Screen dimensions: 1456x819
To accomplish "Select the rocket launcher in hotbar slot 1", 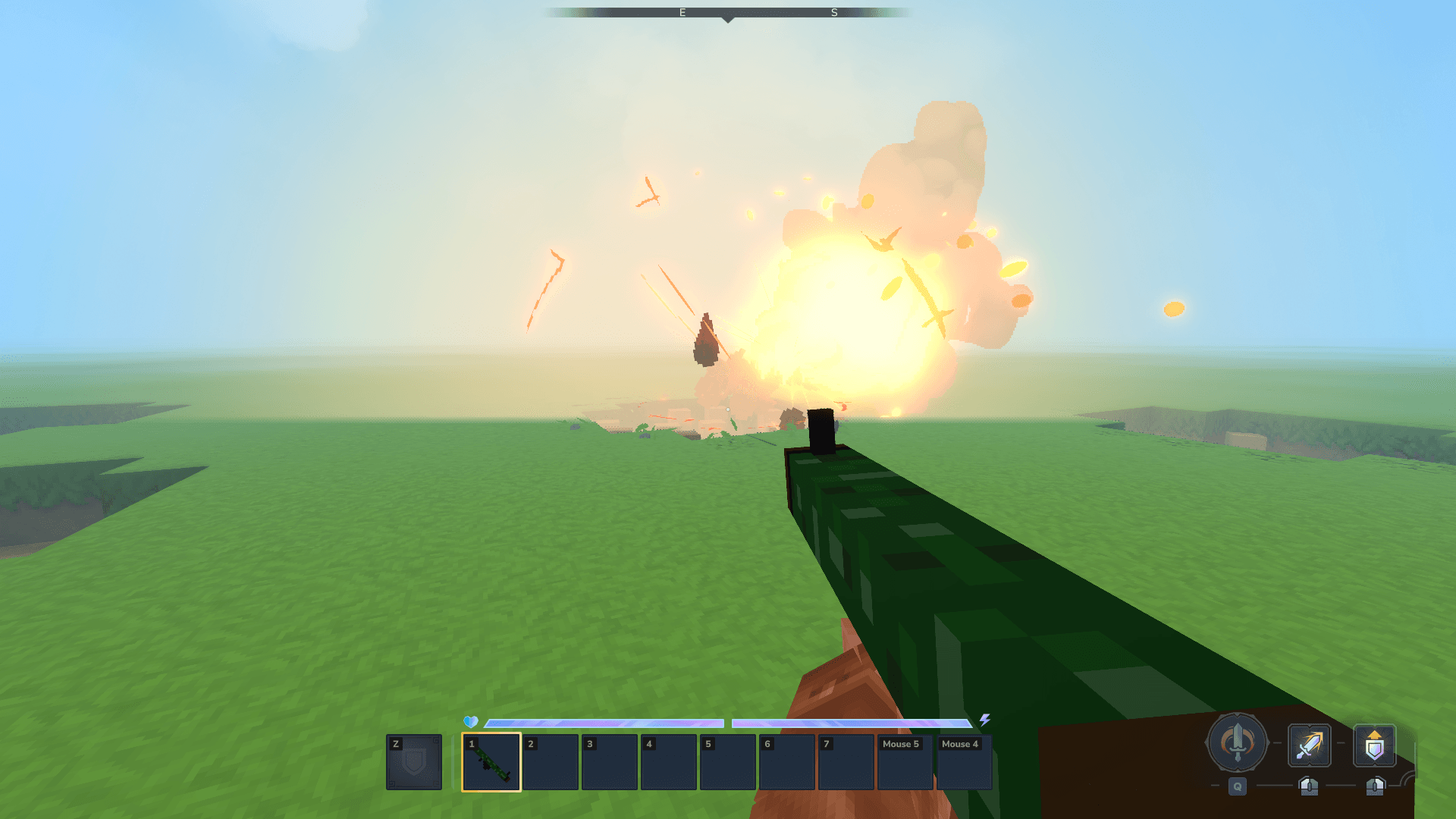I will coord(491,761).
